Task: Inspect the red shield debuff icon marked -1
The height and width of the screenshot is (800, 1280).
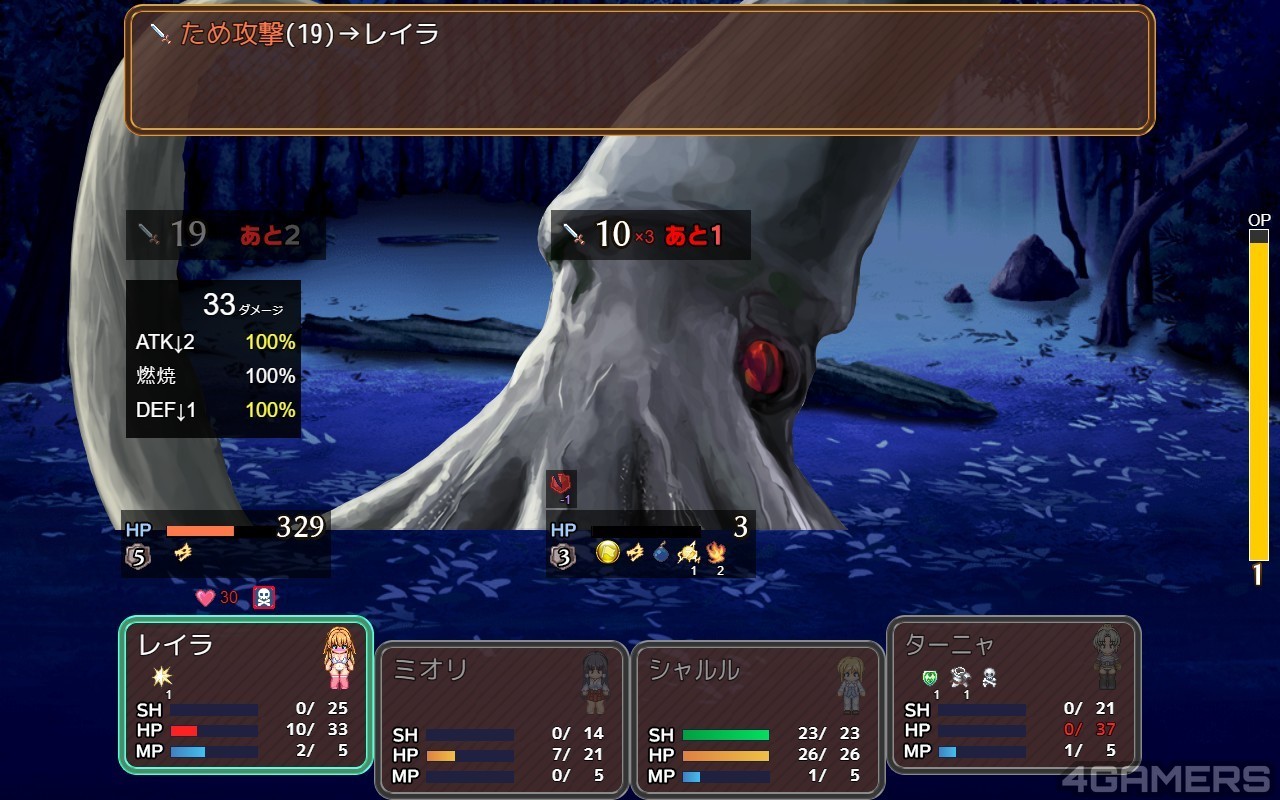Action: click(561, 485)
